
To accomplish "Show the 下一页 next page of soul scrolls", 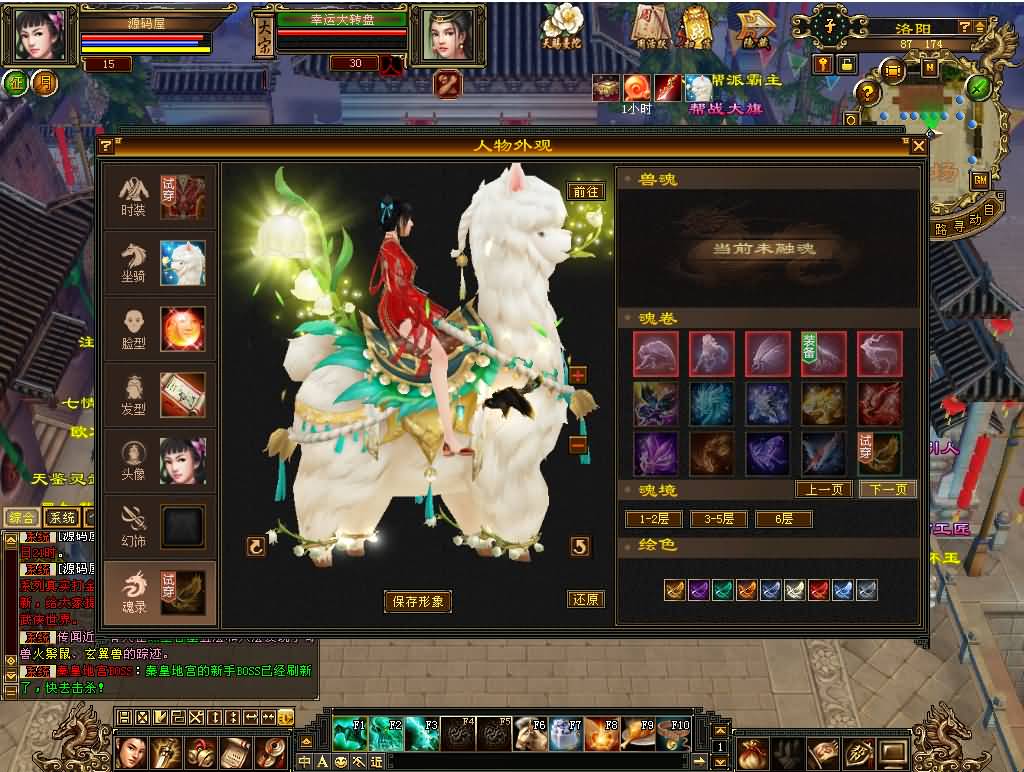I will click(888, 489).
